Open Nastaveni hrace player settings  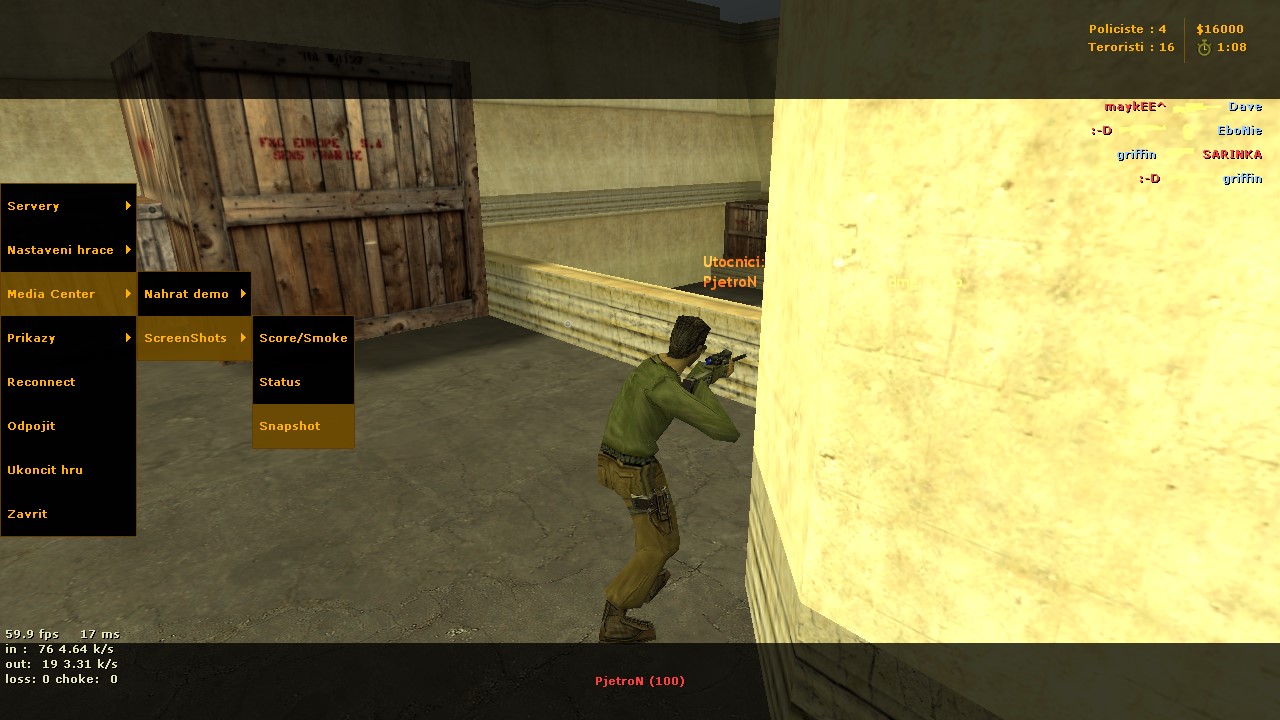pos(68,250)
